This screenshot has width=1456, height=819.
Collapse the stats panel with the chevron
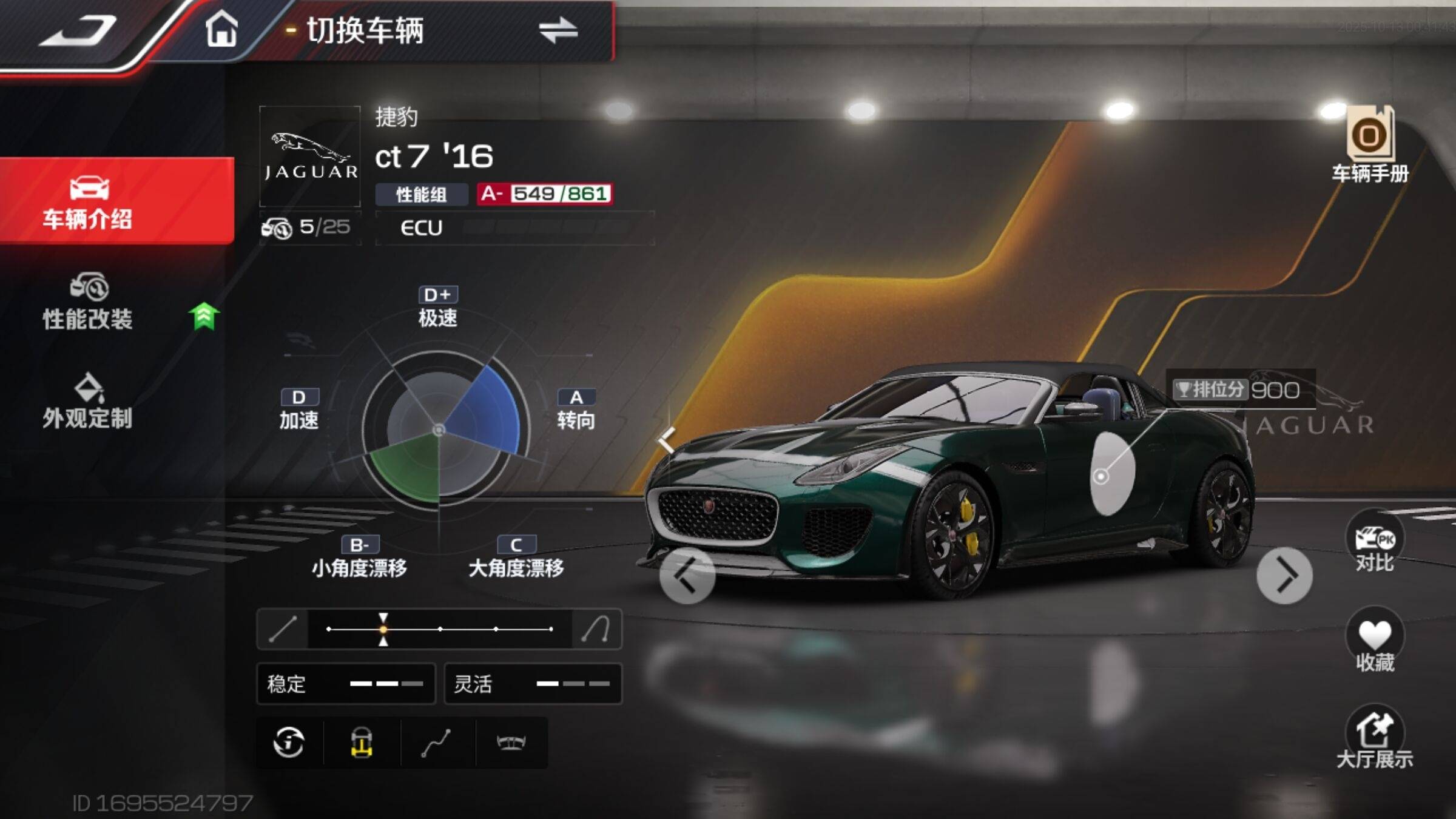[x=666, y=439]
